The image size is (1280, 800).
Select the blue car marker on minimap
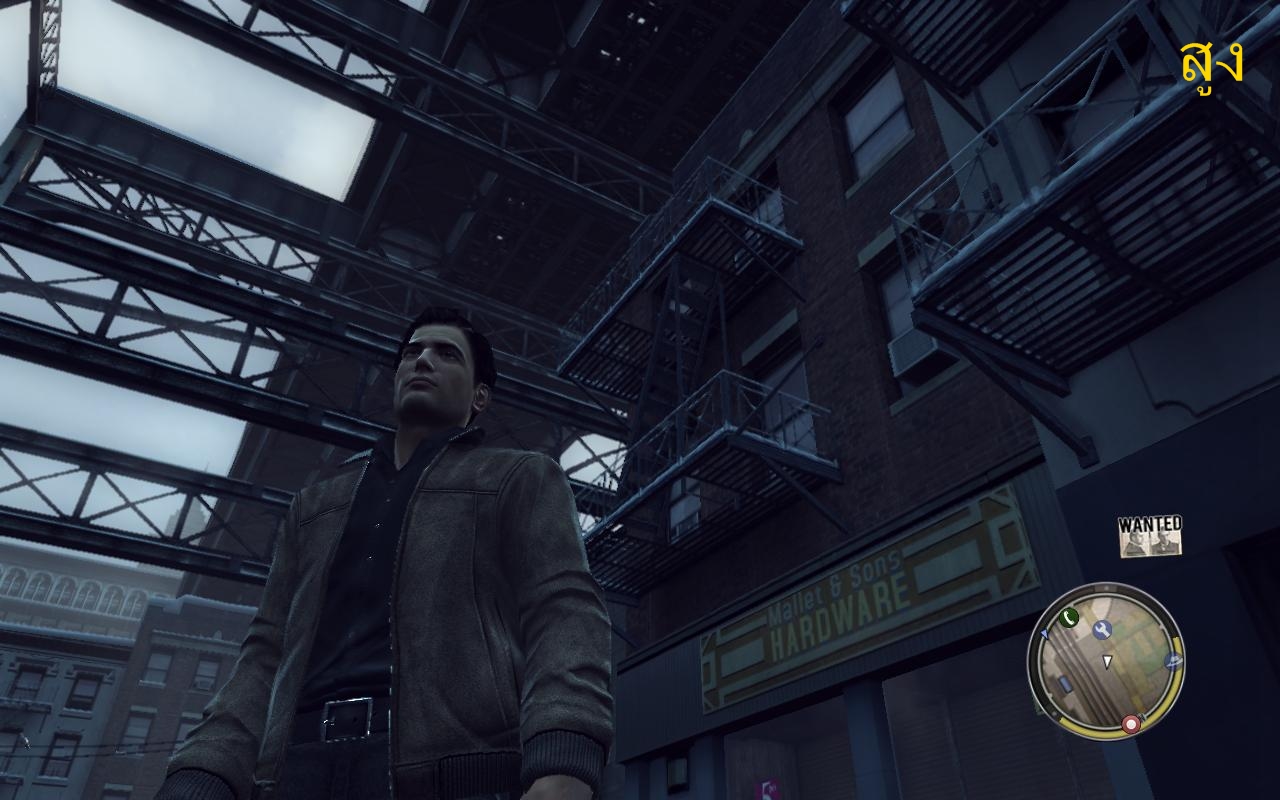click(1066, 682)
